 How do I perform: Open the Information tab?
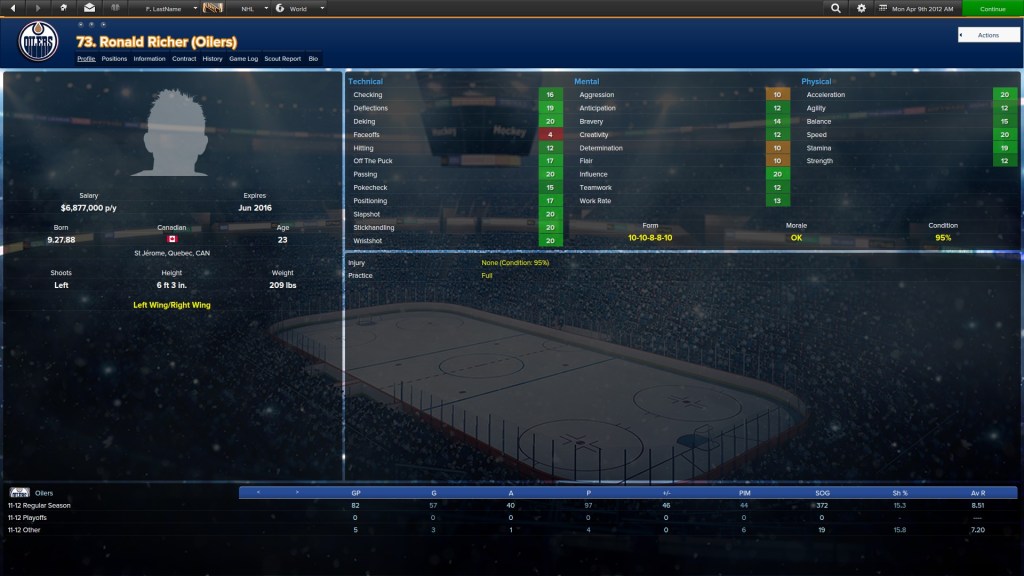149,59
